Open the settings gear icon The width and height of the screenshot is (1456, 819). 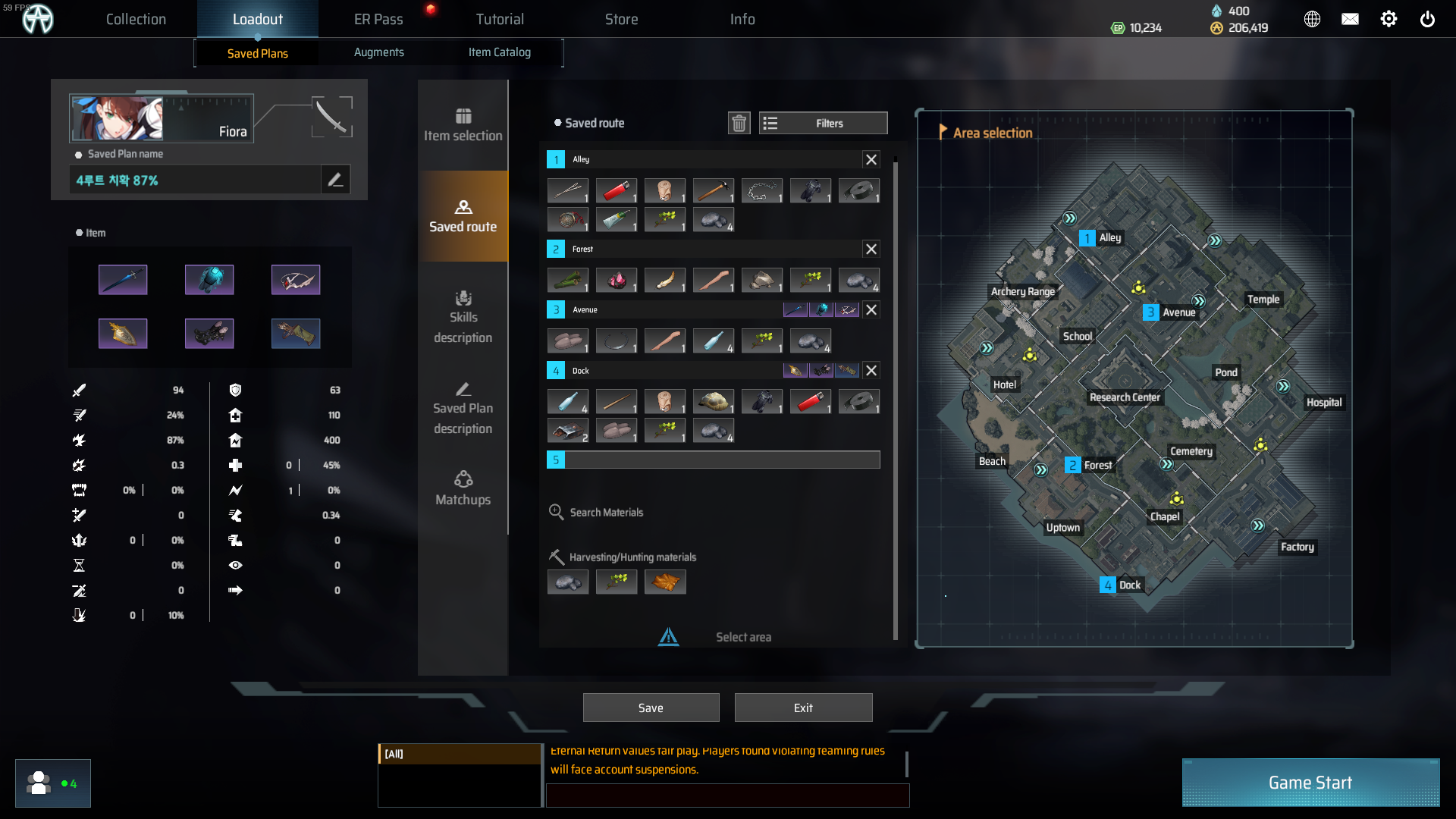(x=1389, y=20)
